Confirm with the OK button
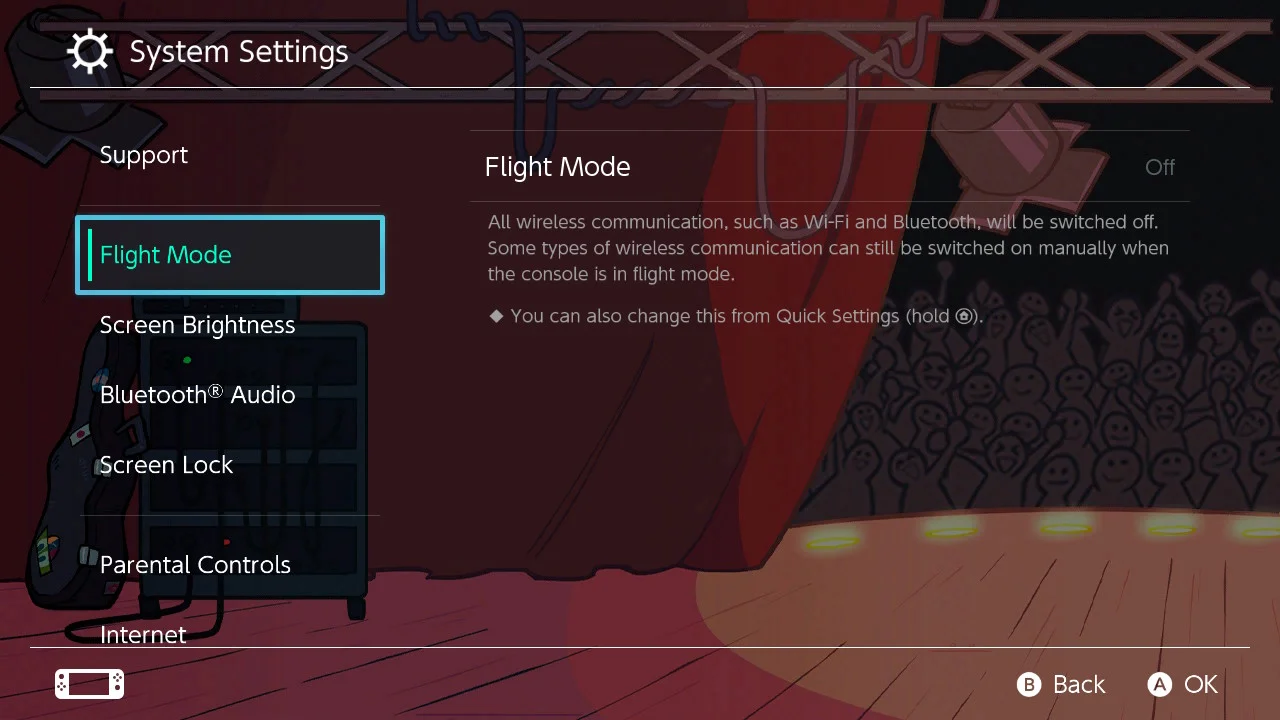Viewport: 1280px width, 720px height. [1183, 684]
